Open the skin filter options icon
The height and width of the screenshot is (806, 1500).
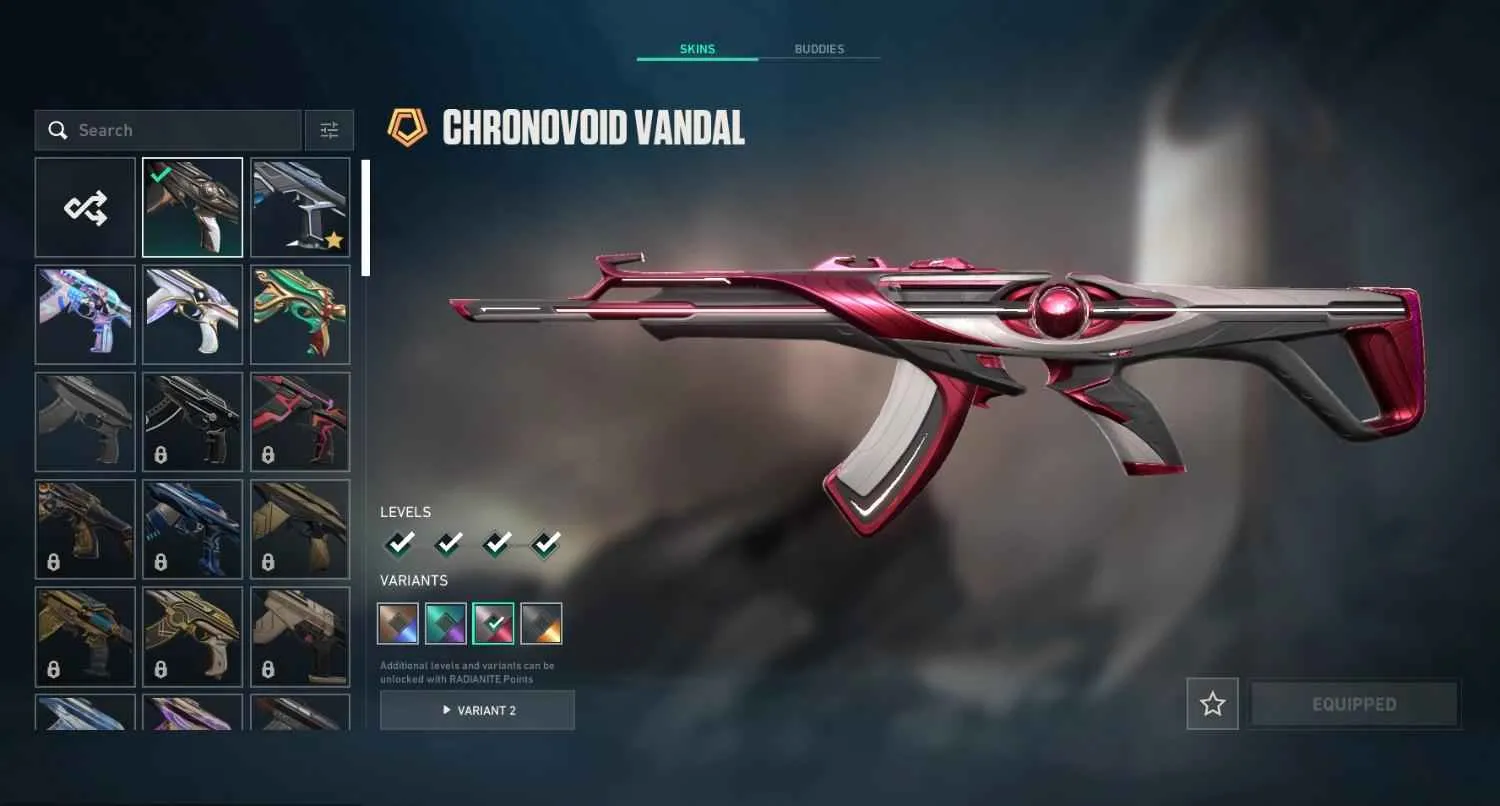329,130
